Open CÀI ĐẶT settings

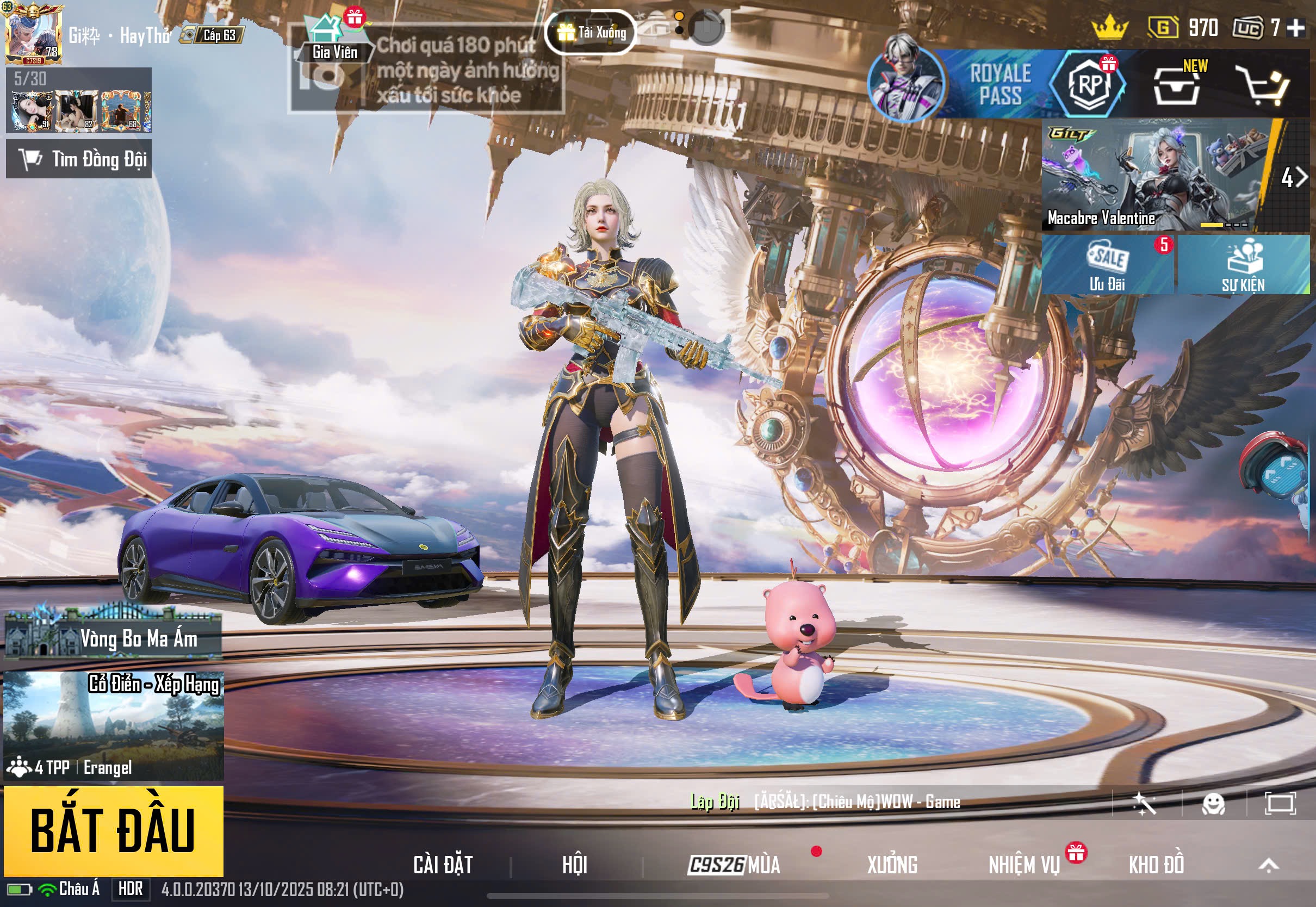pyautogui.click(x=443, y=865)
